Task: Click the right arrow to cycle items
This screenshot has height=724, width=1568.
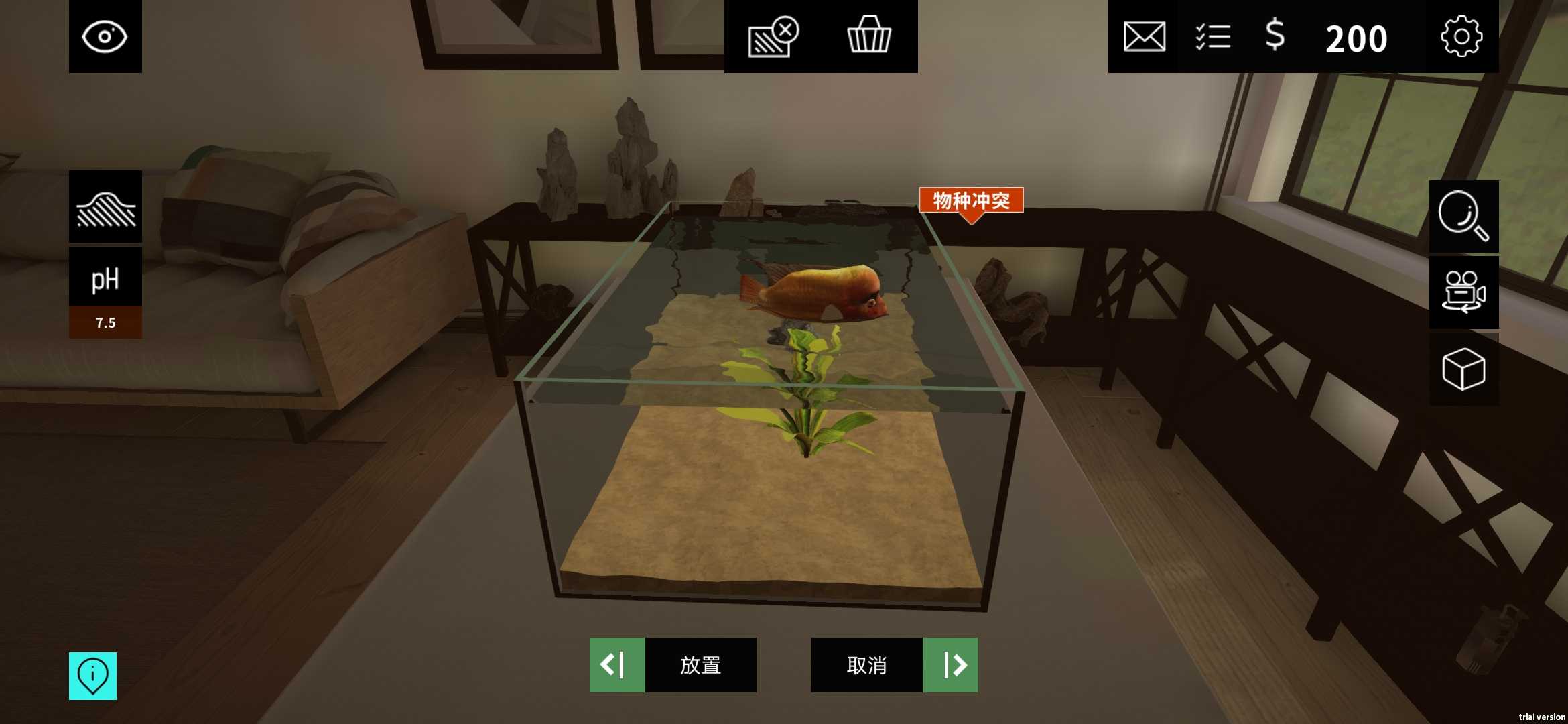Action: [952, 666]
